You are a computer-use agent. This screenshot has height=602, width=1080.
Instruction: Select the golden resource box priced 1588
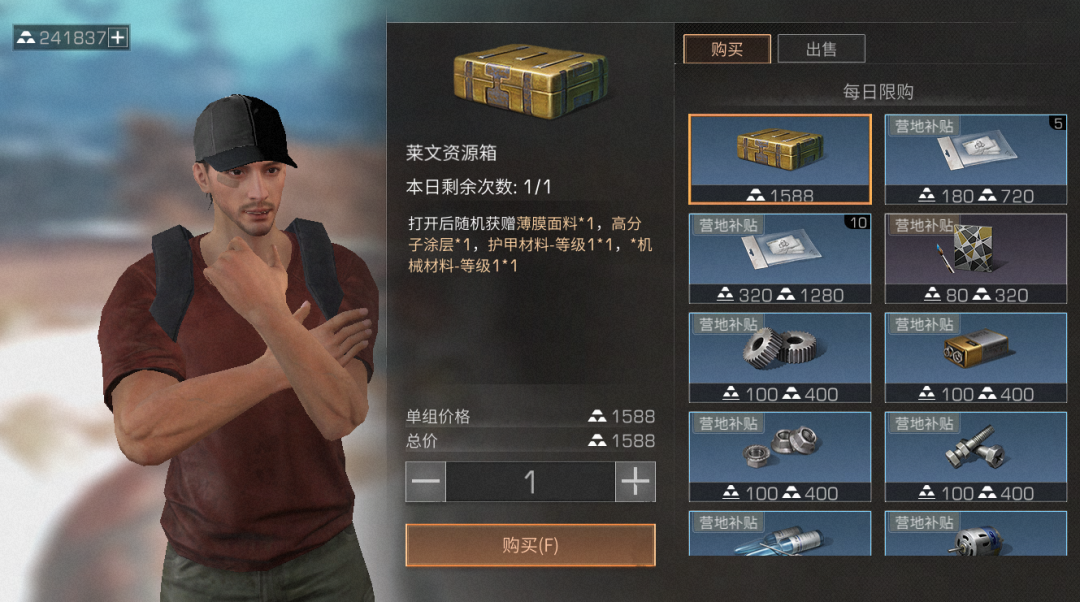[779, 159]
